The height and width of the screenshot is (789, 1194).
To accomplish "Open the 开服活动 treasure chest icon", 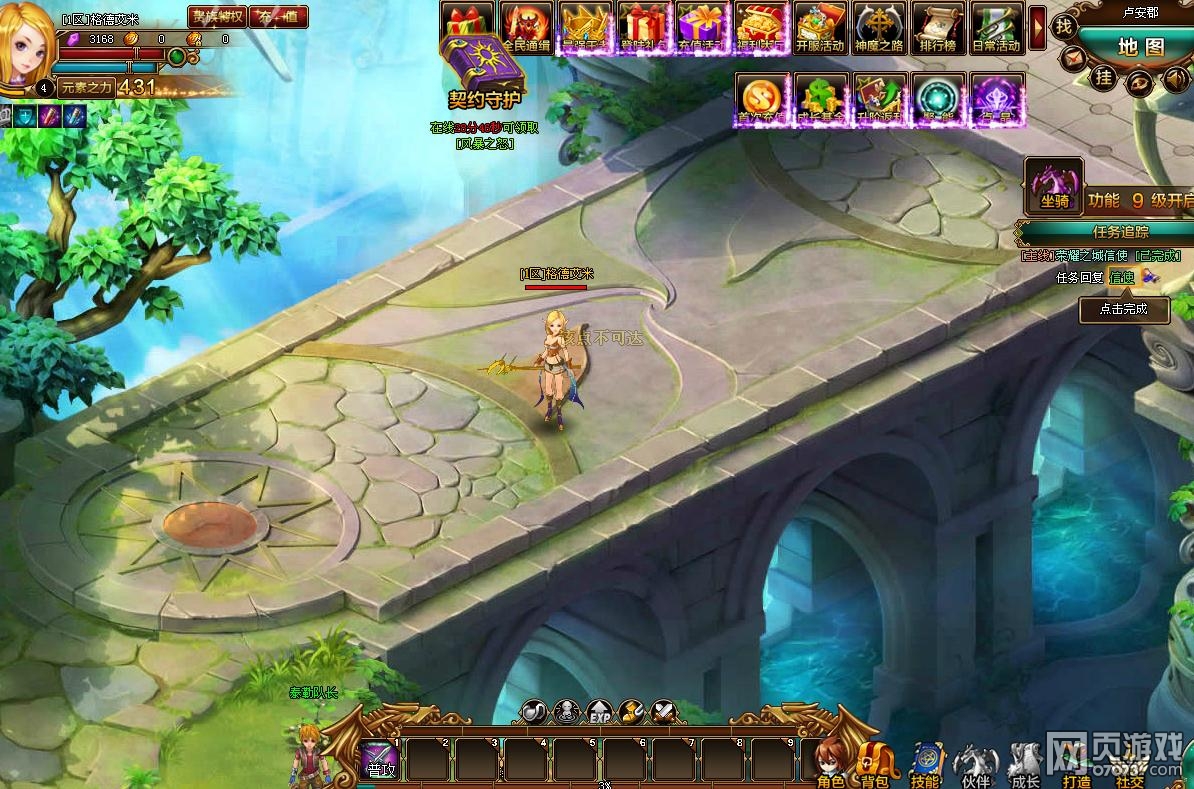I will 820,27.
